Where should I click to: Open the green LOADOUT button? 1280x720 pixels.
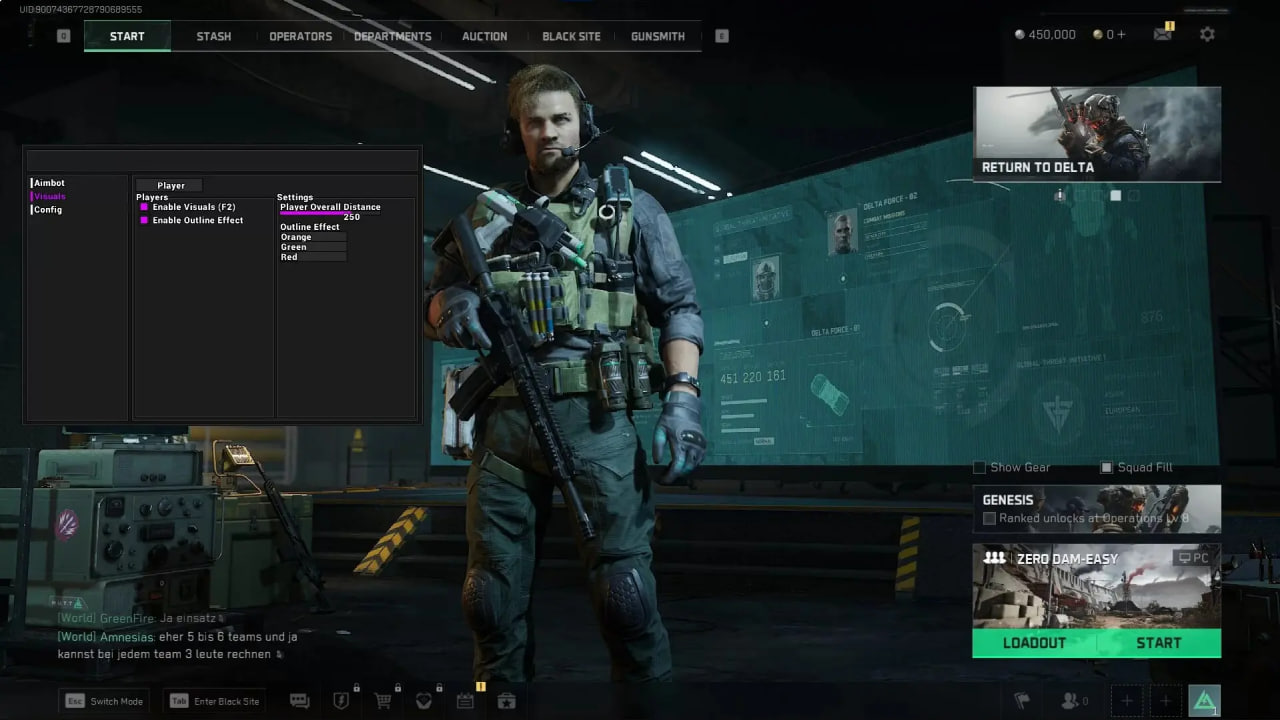[1034, 643]
